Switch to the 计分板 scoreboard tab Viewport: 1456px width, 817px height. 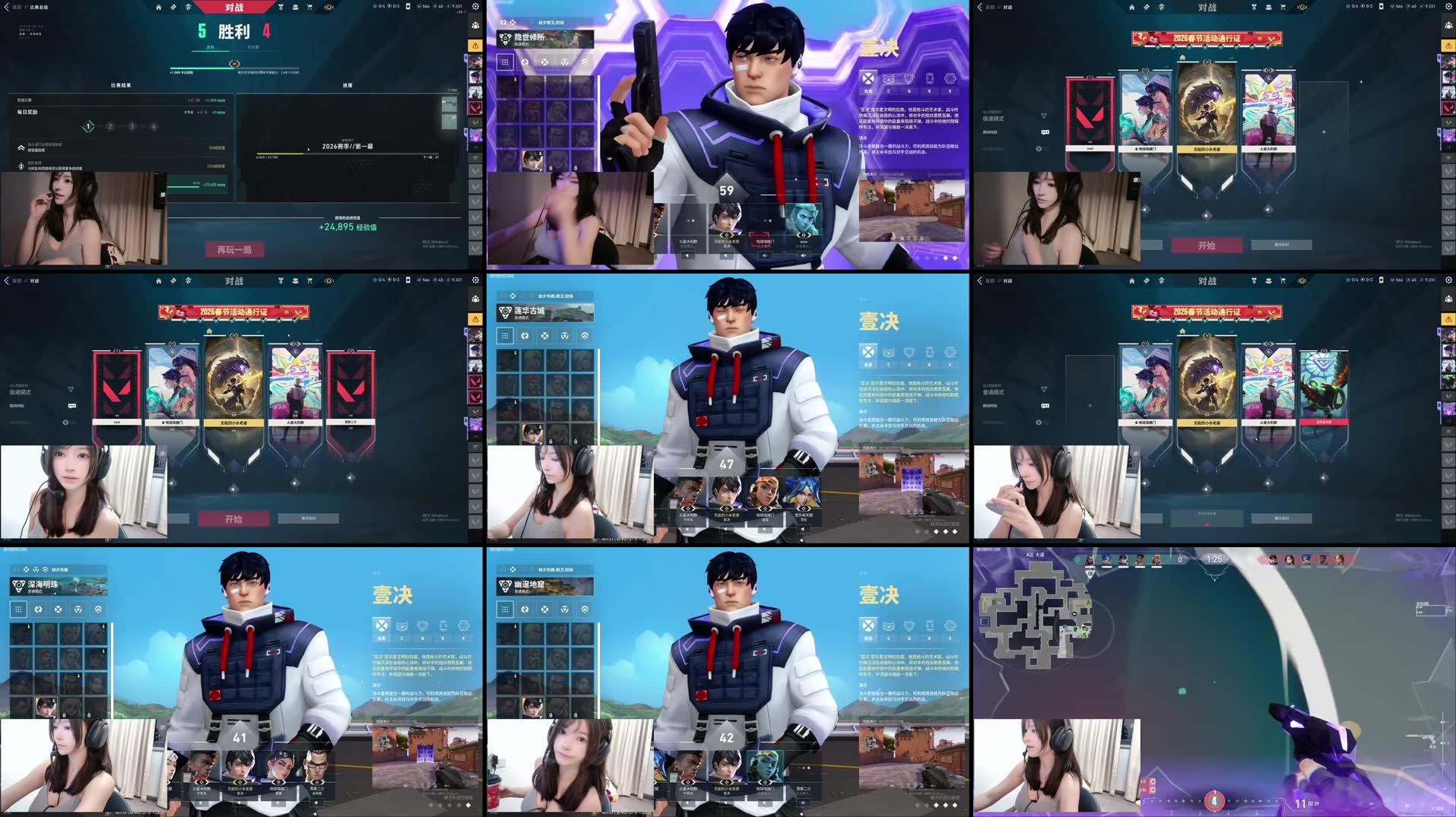(x=253, y=47)
